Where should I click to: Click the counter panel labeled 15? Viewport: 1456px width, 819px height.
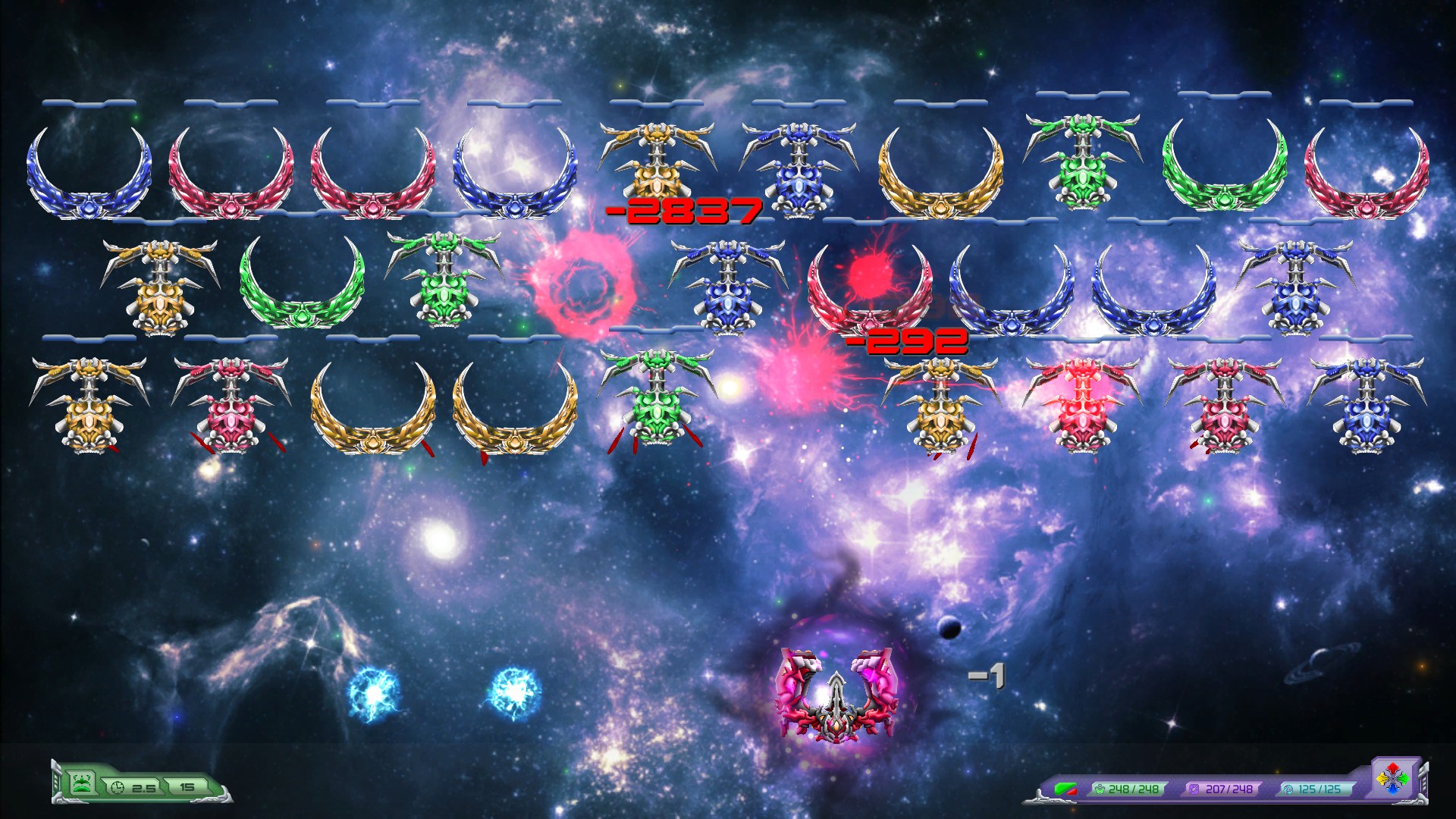point(187,788)
